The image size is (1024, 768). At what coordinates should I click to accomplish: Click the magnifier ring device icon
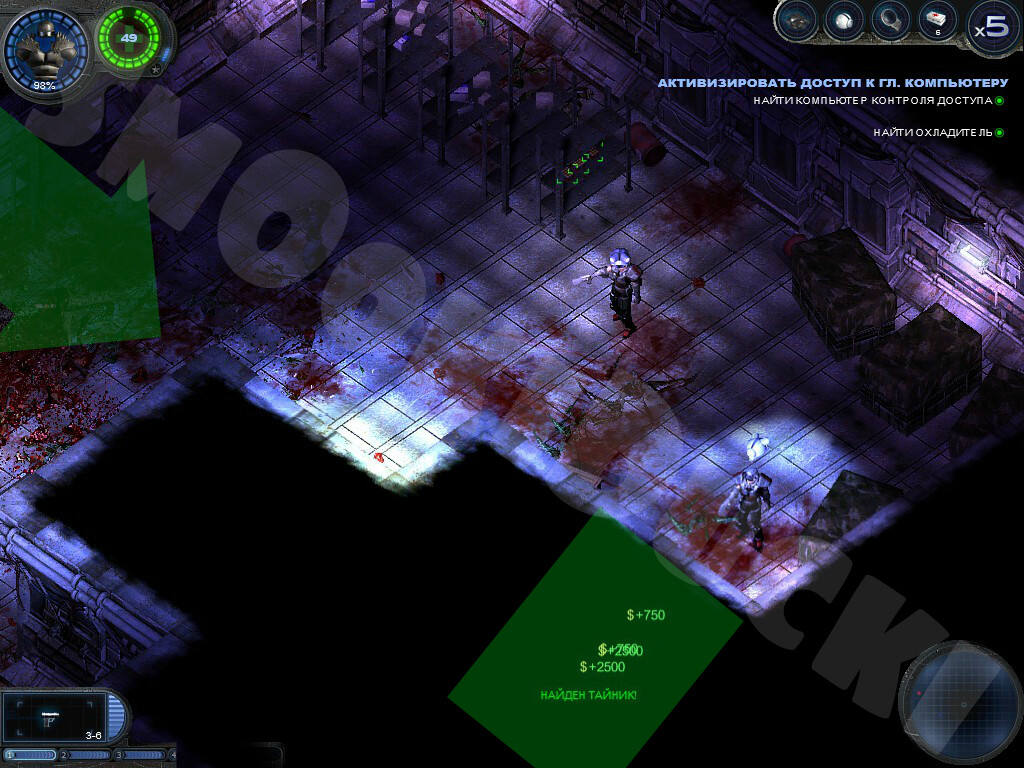point(890,20)
